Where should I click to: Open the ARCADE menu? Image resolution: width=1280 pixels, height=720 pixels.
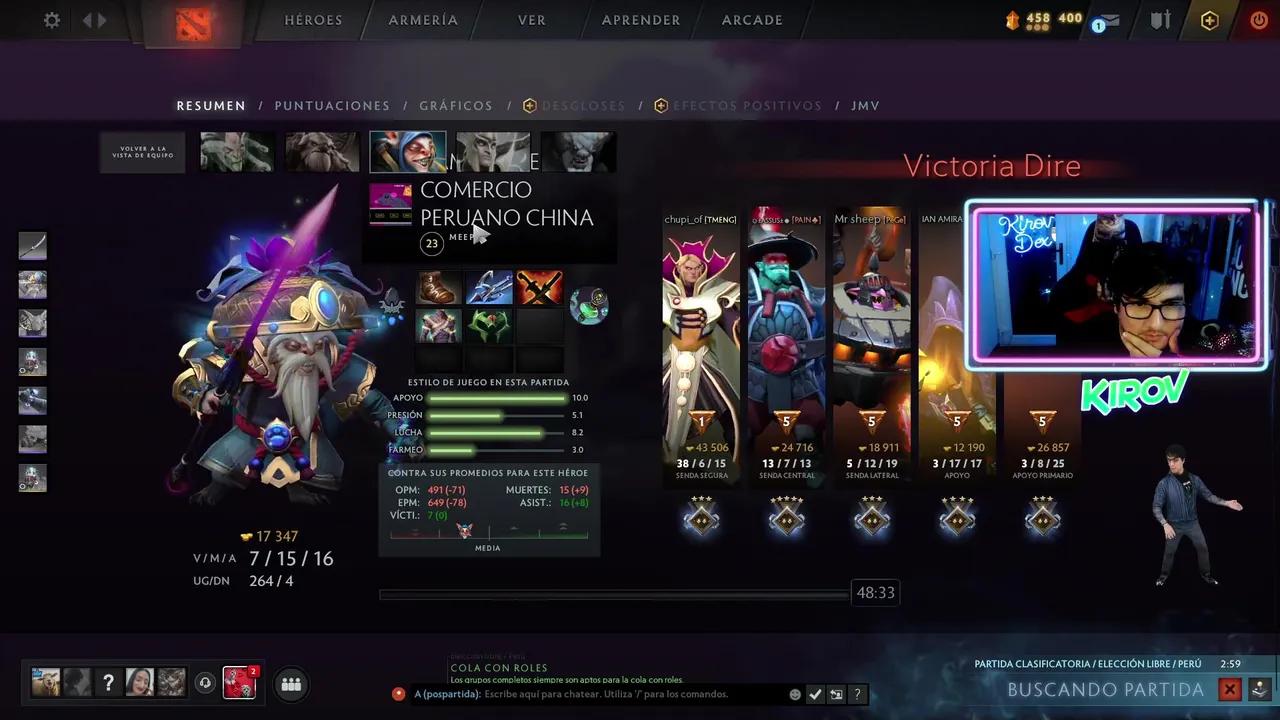[751, 20]
